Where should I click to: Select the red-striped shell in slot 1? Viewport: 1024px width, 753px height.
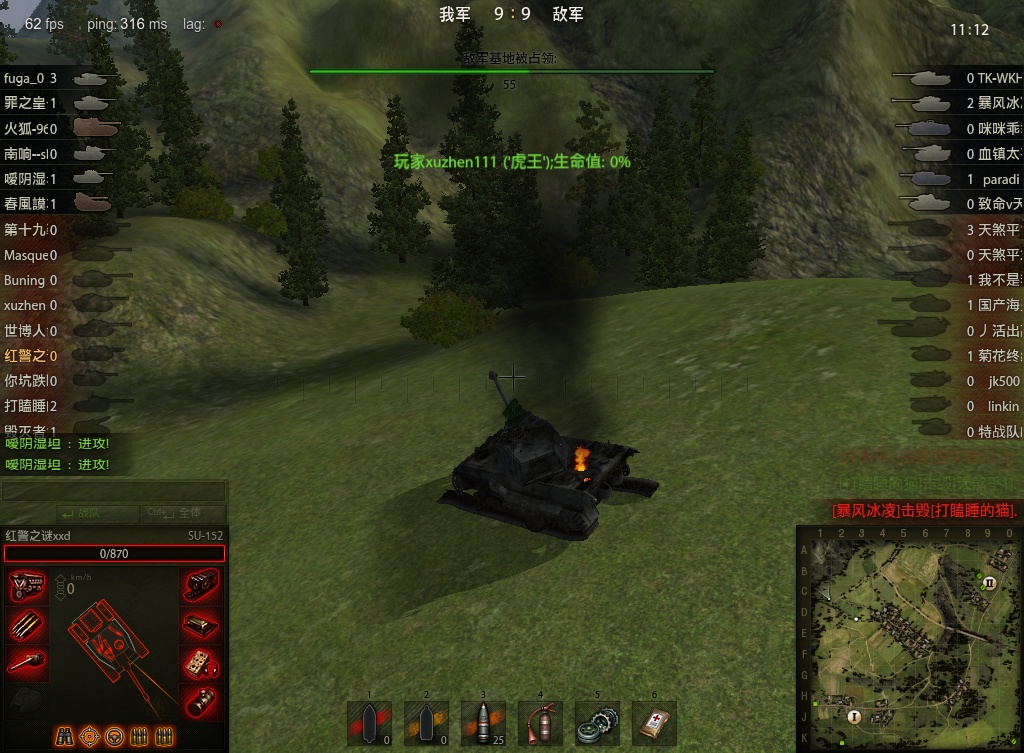[369, 723]
